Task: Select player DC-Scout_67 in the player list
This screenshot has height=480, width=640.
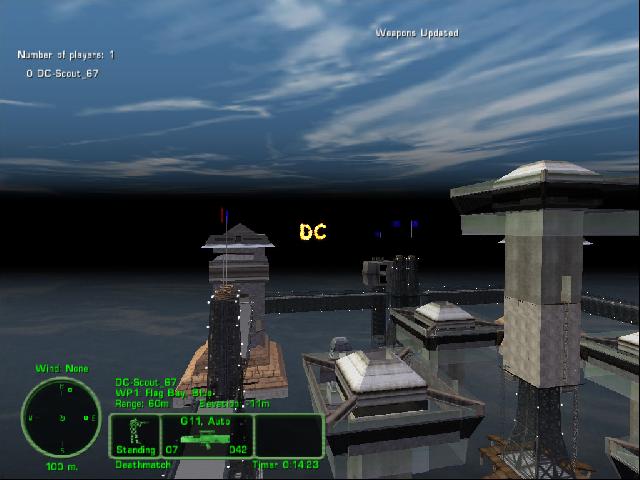Action: coord(73,73)
